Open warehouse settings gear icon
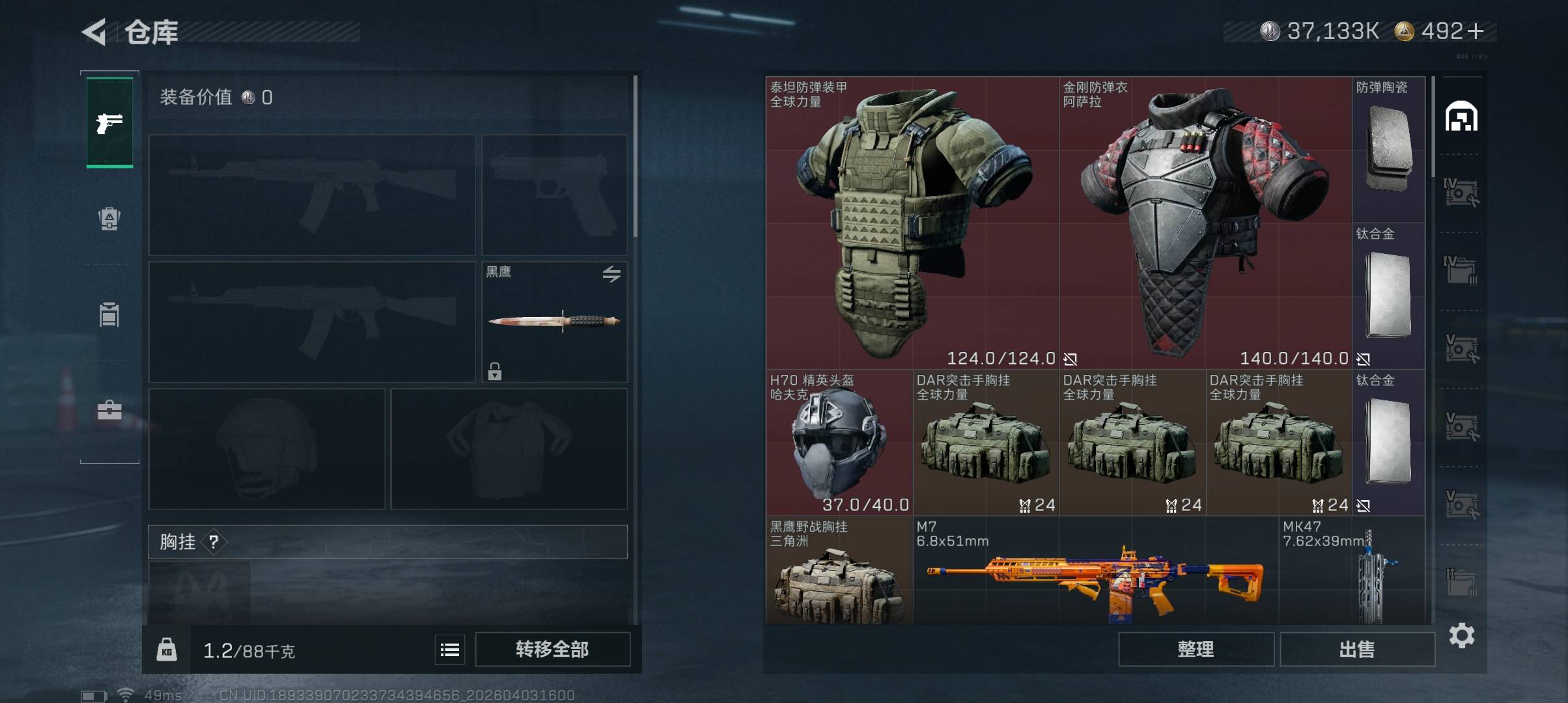 point(1462,635)
